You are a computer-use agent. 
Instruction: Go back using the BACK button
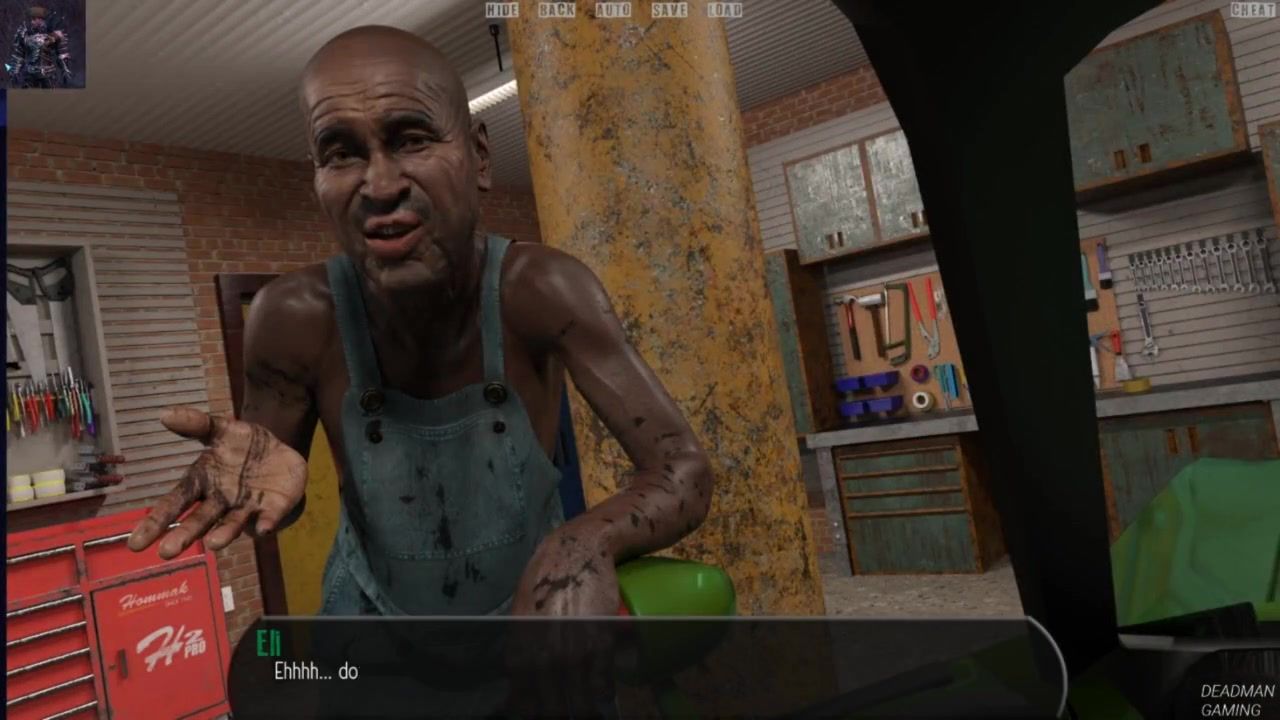(557, 10)
